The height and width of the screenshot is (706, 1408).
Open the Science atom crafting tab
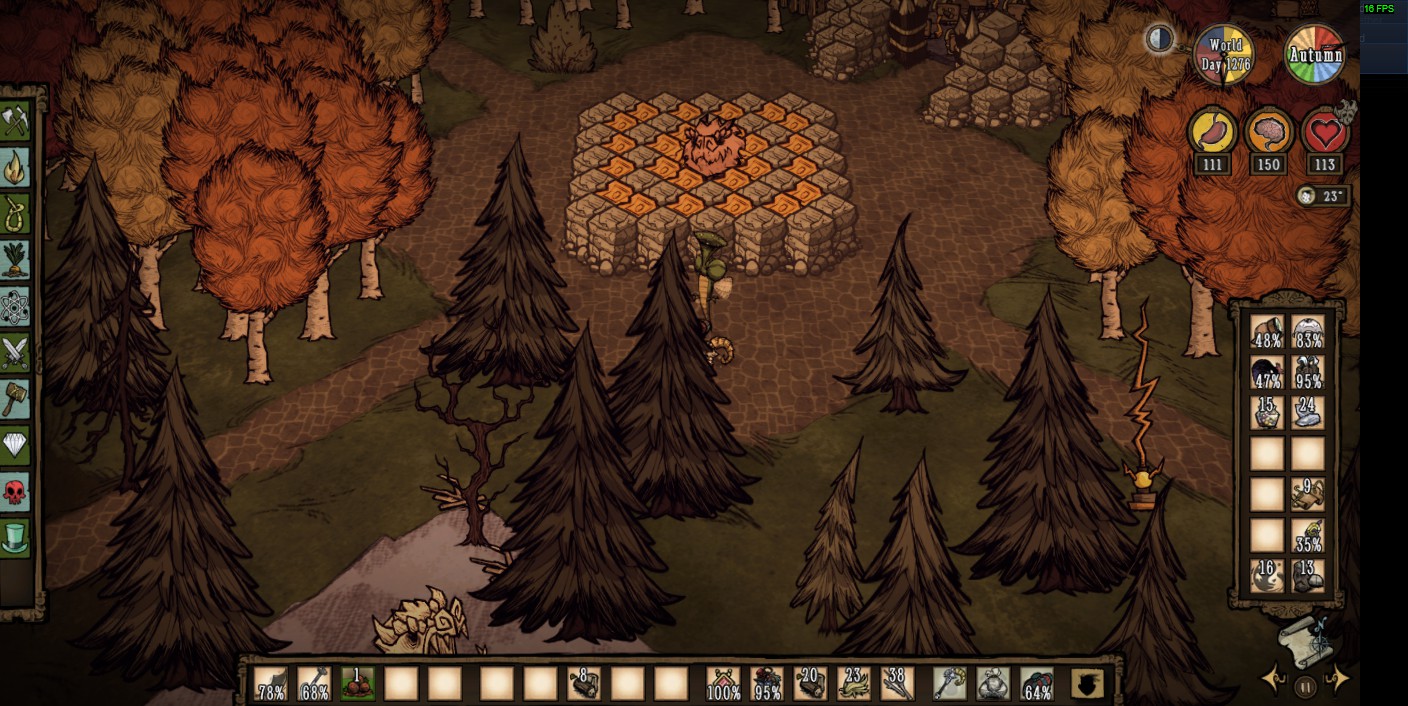pyautogui.click(x=16, y=307)
